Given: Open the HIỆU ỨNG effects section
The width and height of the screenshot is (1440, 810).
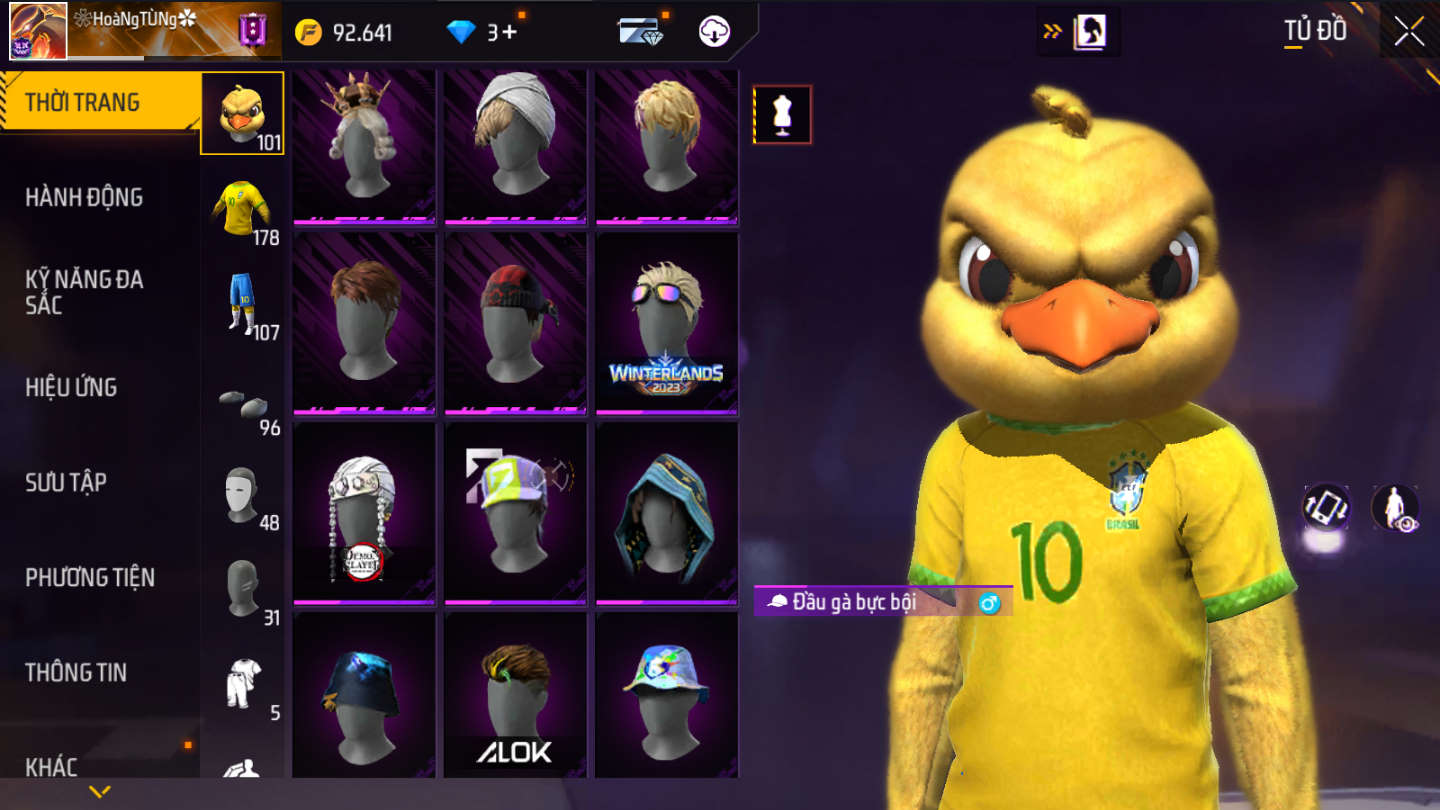Looking at the screenshot, I should 71,387.
